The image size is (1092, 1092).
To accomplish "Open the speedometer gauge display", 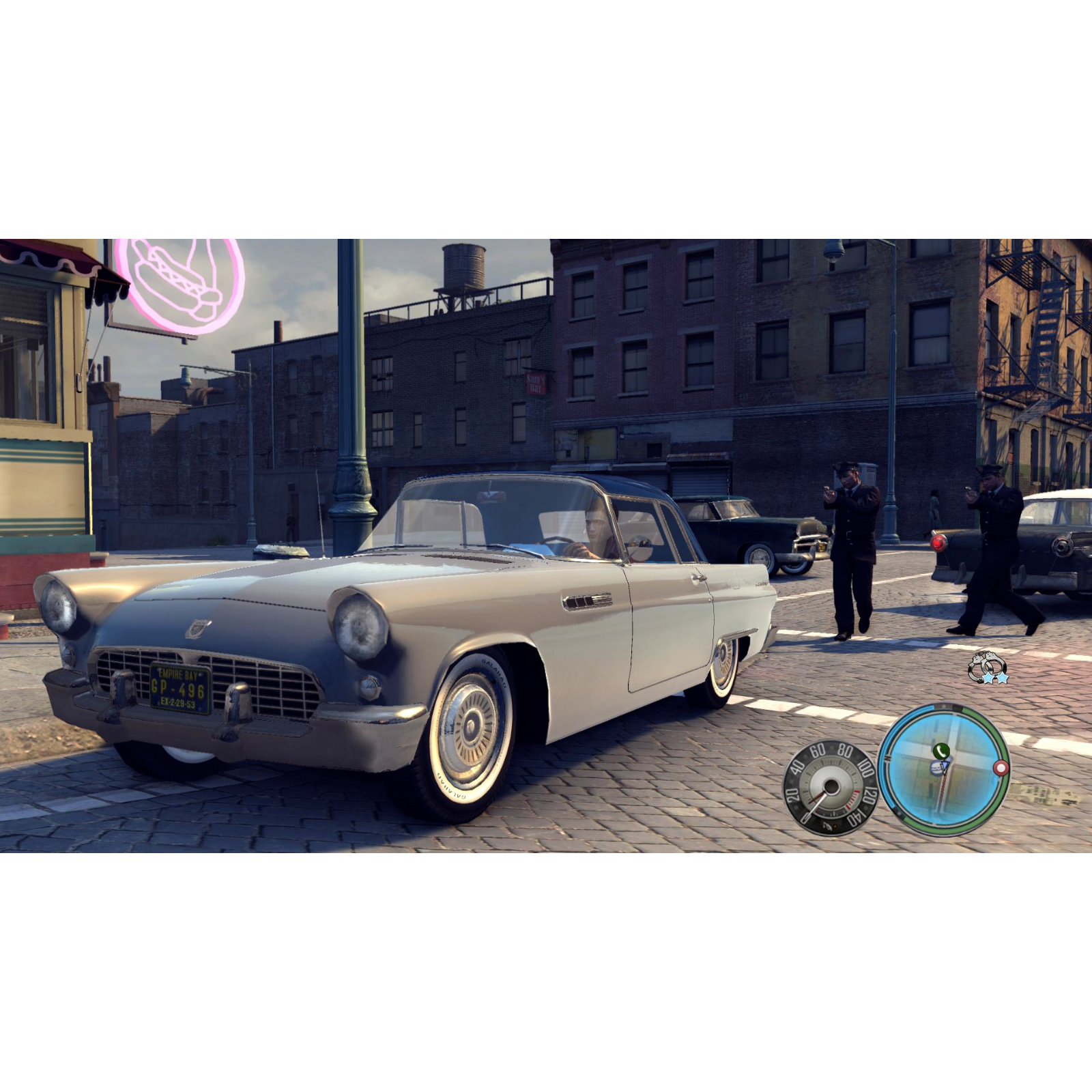I will (830, 785).
